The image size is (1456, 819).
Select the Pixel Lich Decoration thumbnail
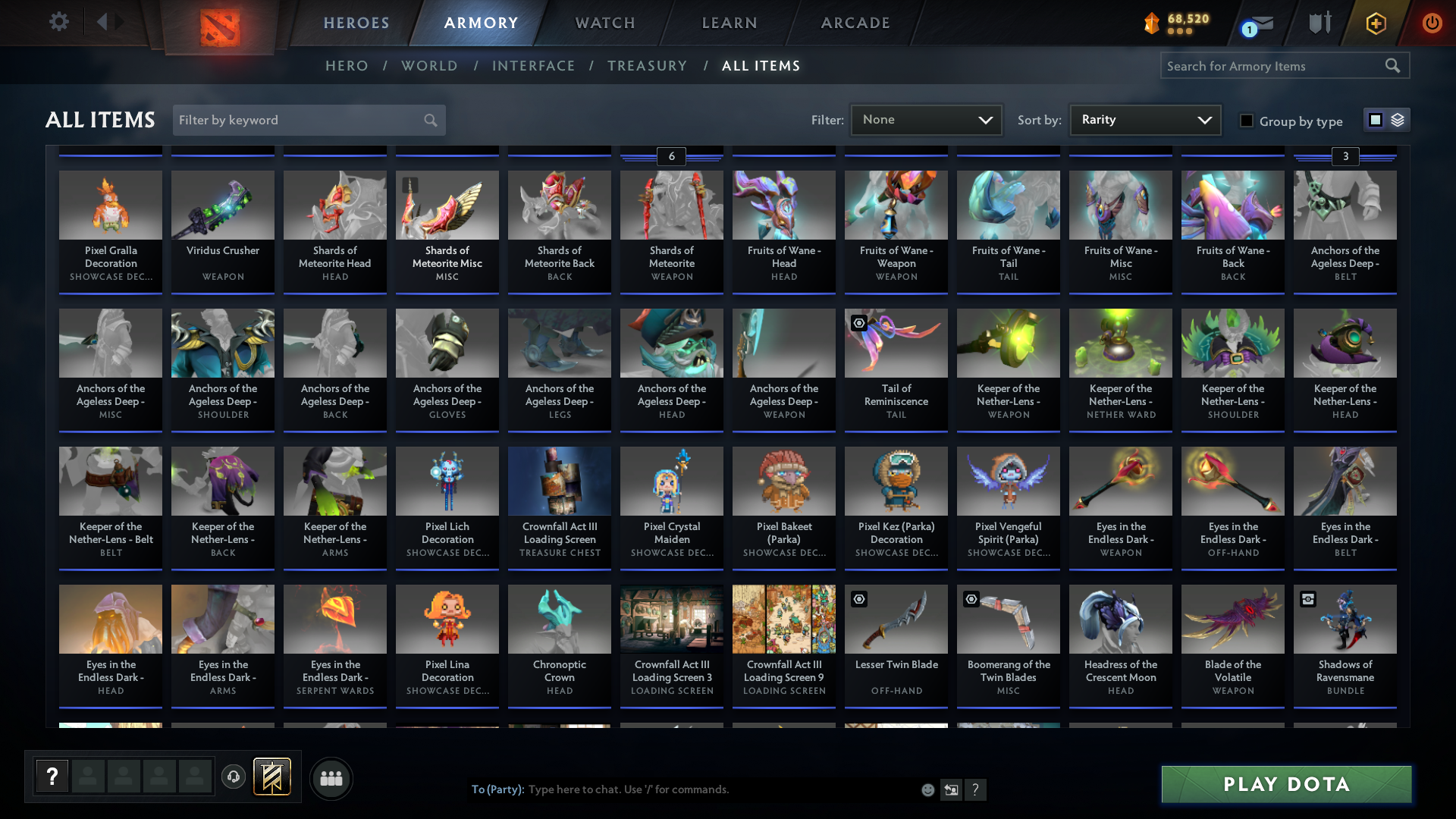pos(447,481)
